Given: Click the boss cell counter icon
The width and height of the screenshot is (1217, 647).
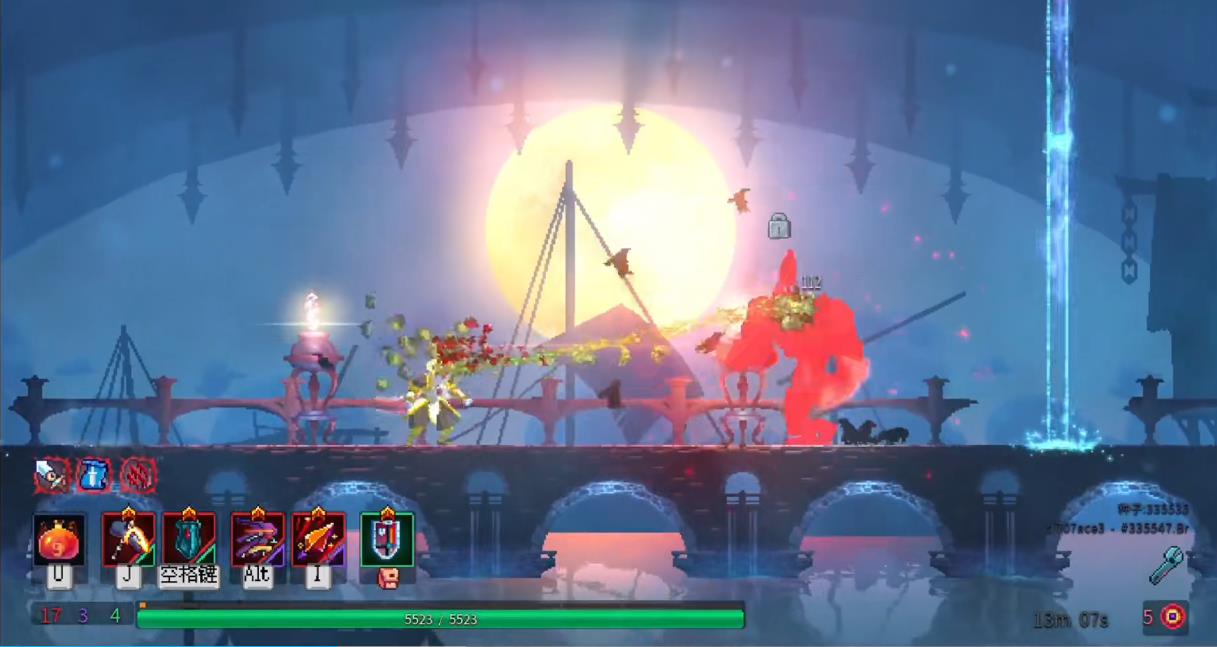Looking at the screenshot, I should pos(1173,617).
